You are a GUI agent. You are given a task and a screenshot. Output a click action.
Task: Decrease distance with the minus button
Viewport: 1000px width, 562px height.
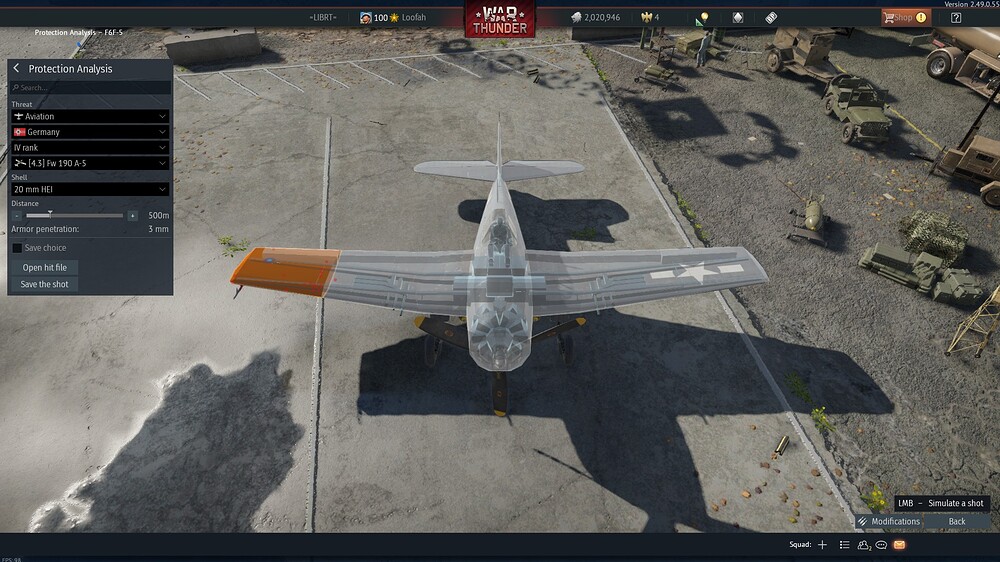click(x=17, y=215)
